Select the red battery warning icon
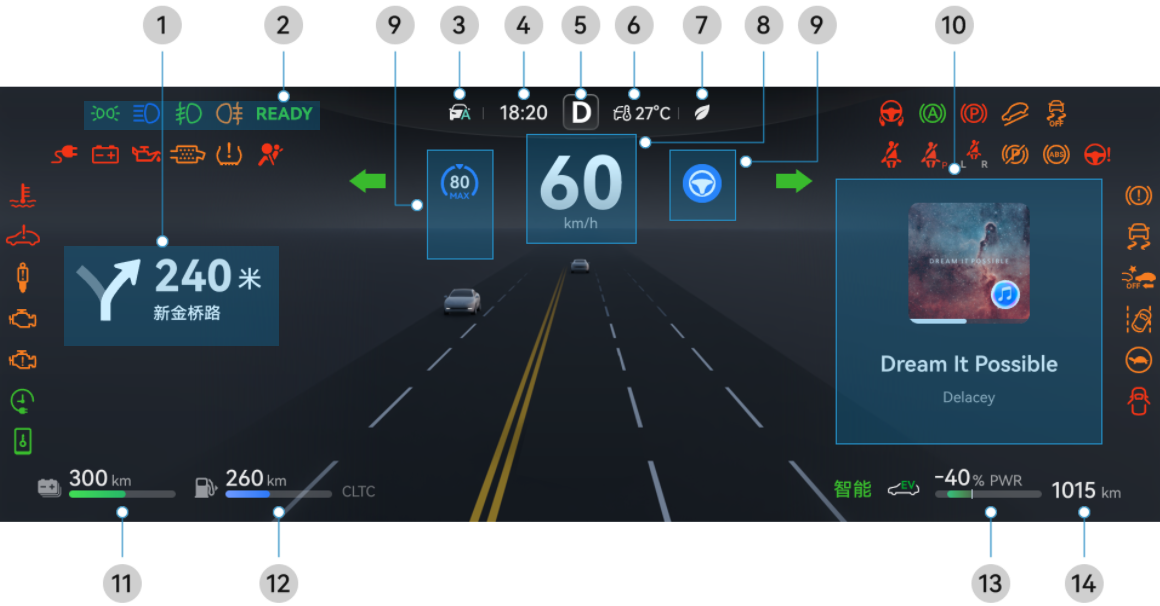Viewport: 1160px width, 606px height. coord(105,154)
